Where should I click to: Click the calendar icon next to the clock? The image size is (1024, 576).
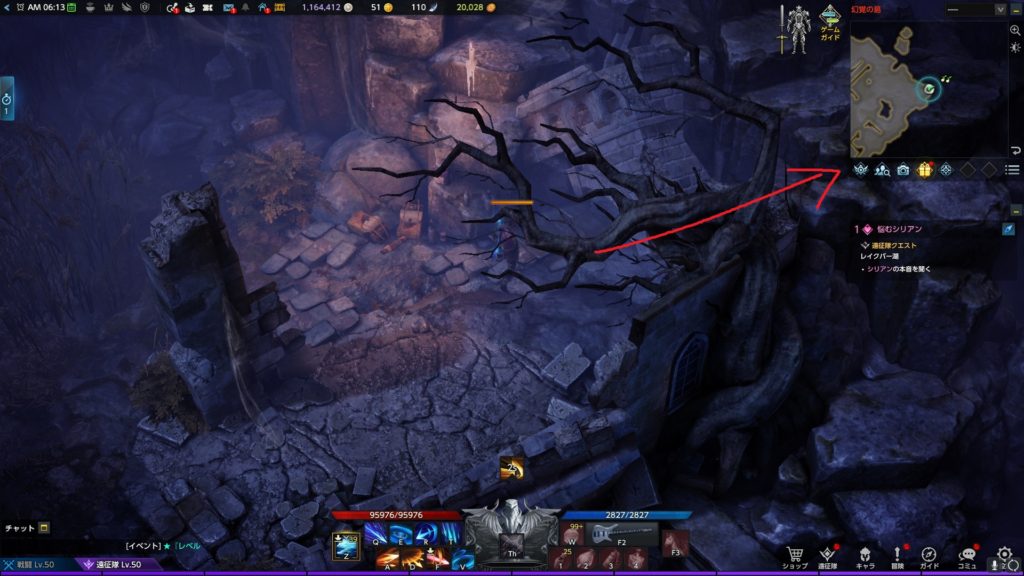click(x=72, y=8)
